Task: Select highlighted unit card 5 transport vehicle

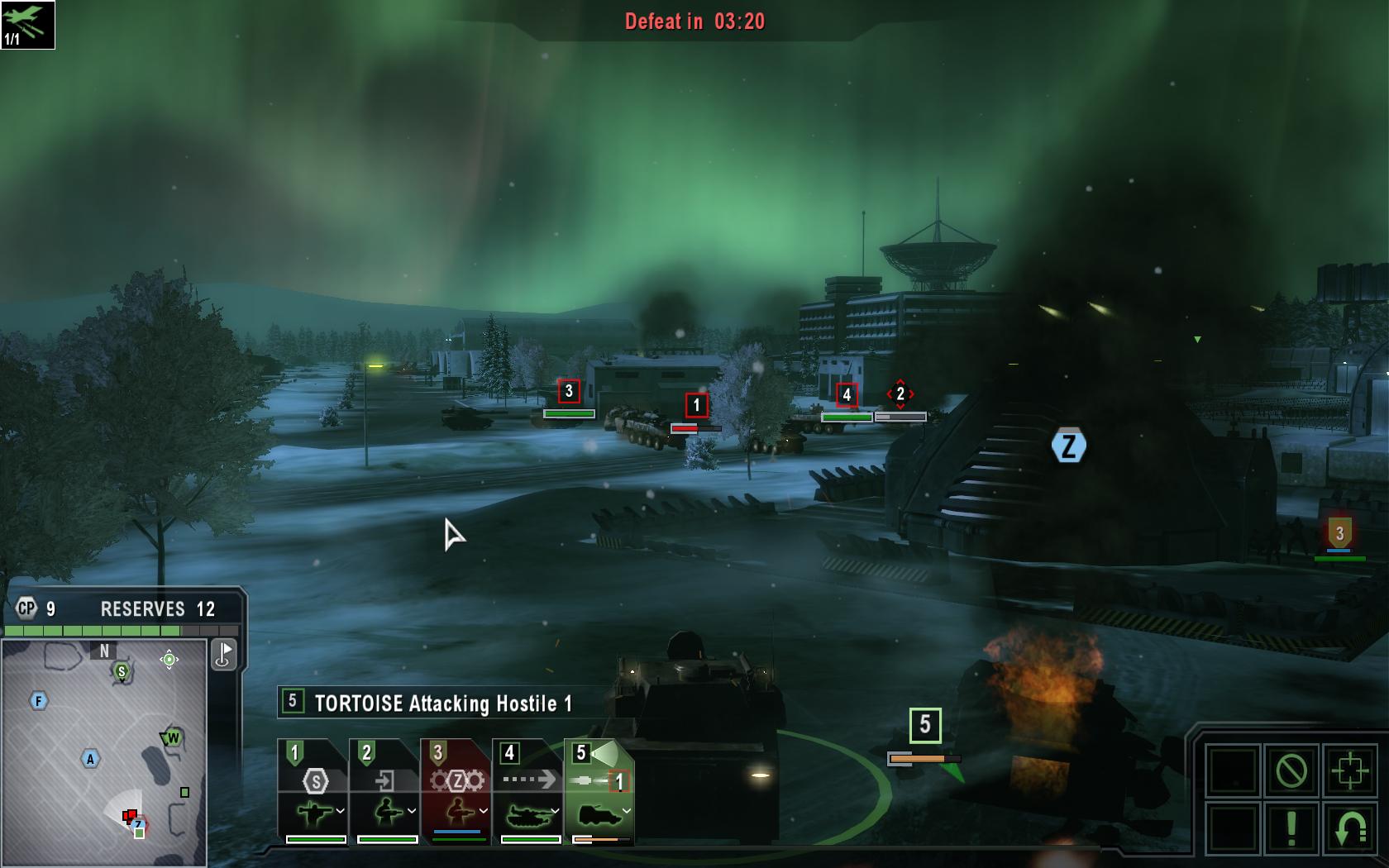Action: tap(600, 791)
